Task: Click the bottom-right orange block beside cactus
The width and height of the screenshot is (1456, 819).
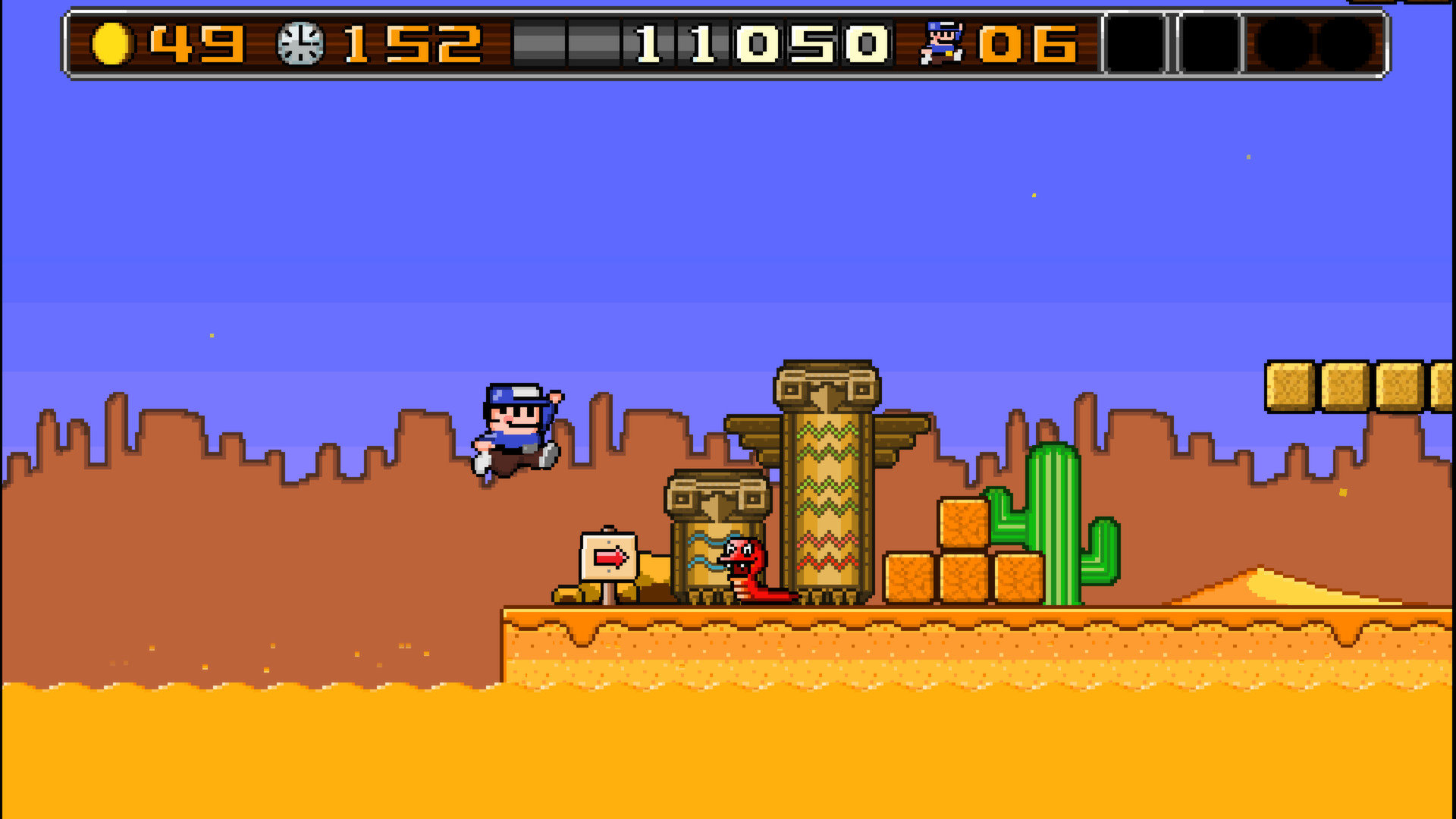Action: (1020, 576)
